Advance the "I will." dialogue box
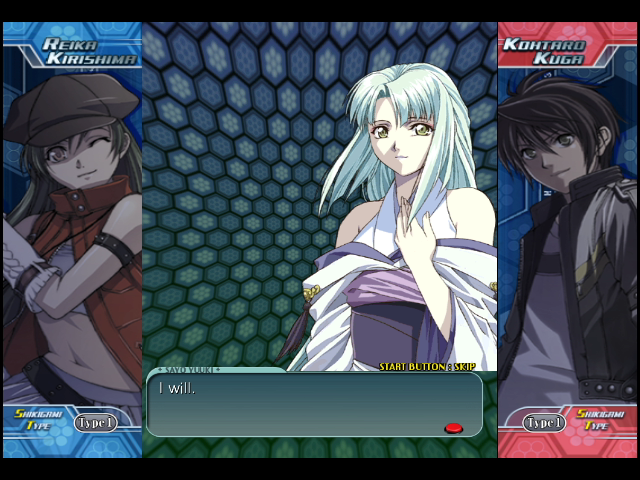 [x=314, y=404]
